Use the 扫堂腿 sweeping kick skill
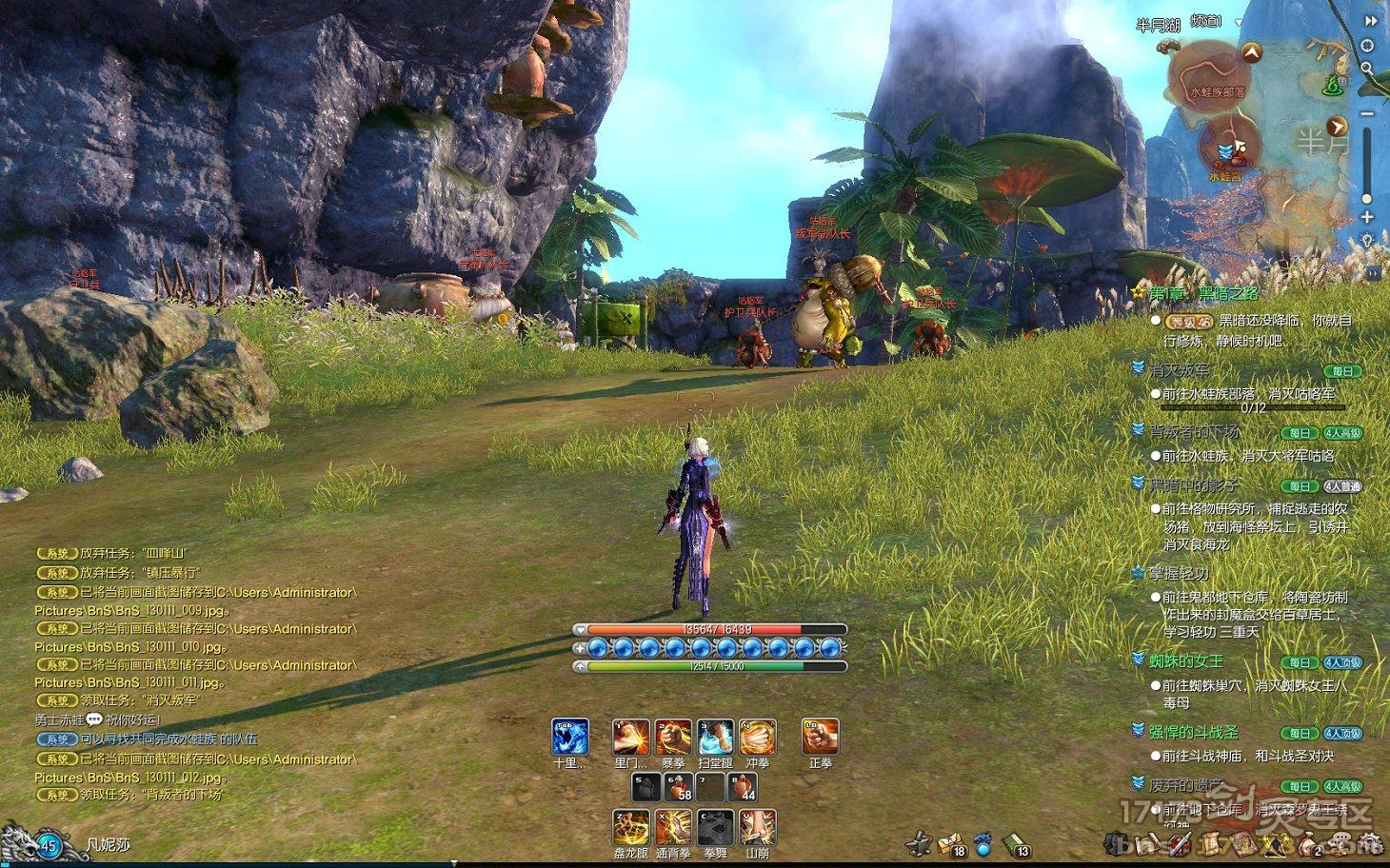This screenshot has width=1390, height=868. 715,738
